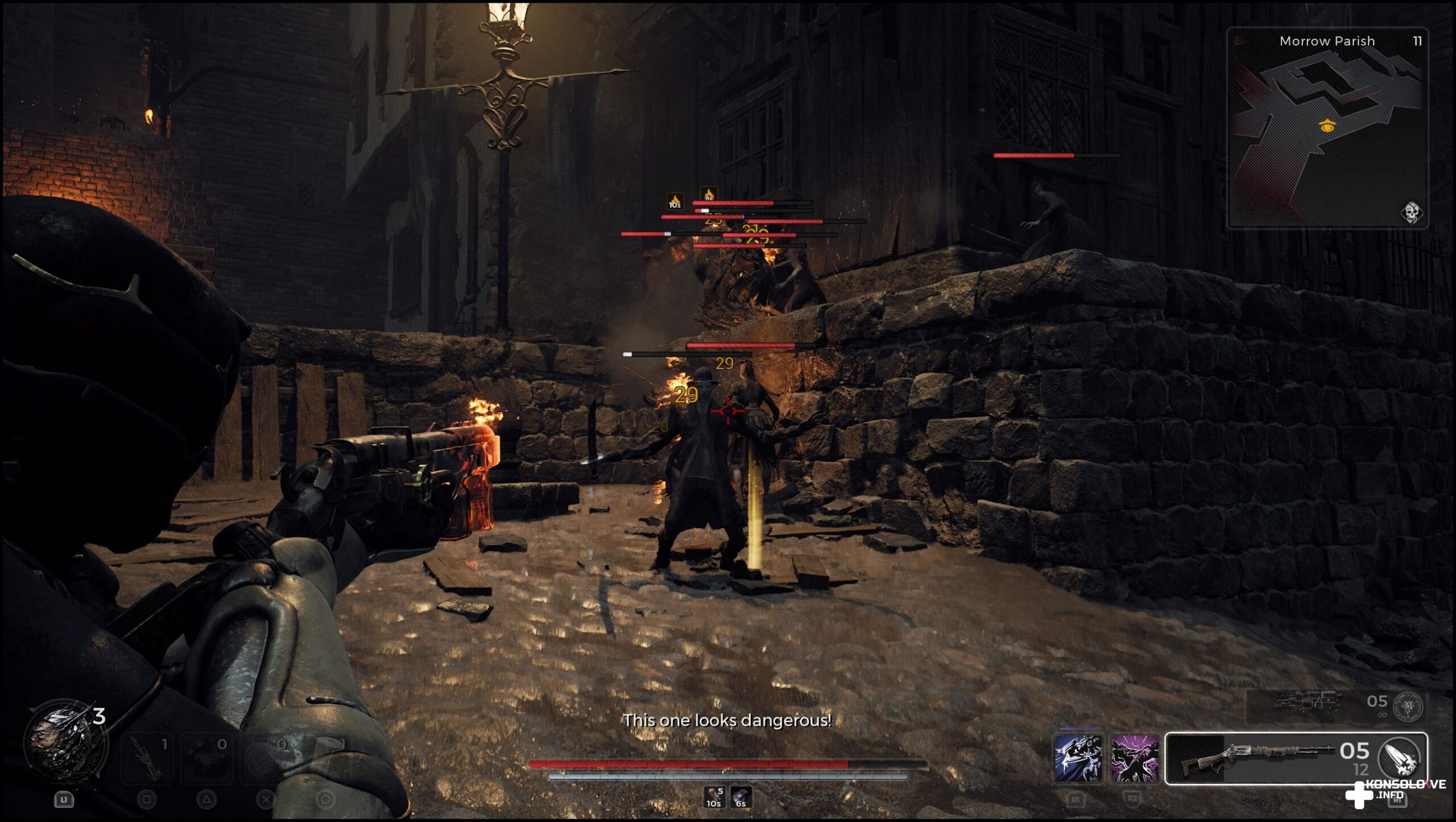Image resolution: width=1456 pixels, height=822 pixels.
Task: Click the buff icon with 5 stacks
Action: point(714,797)
